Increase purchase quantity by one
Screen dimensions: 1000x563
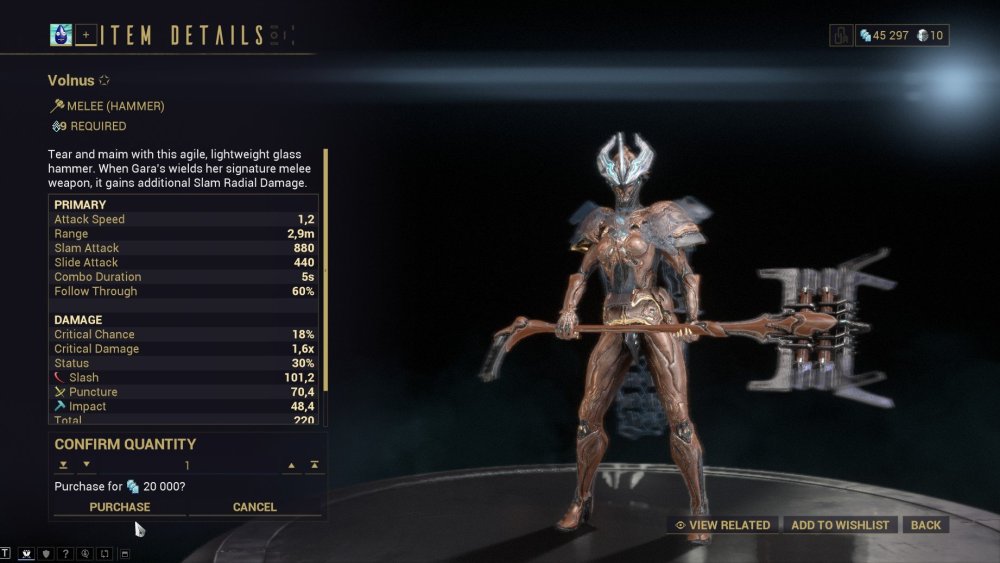[x=292, y=465]
